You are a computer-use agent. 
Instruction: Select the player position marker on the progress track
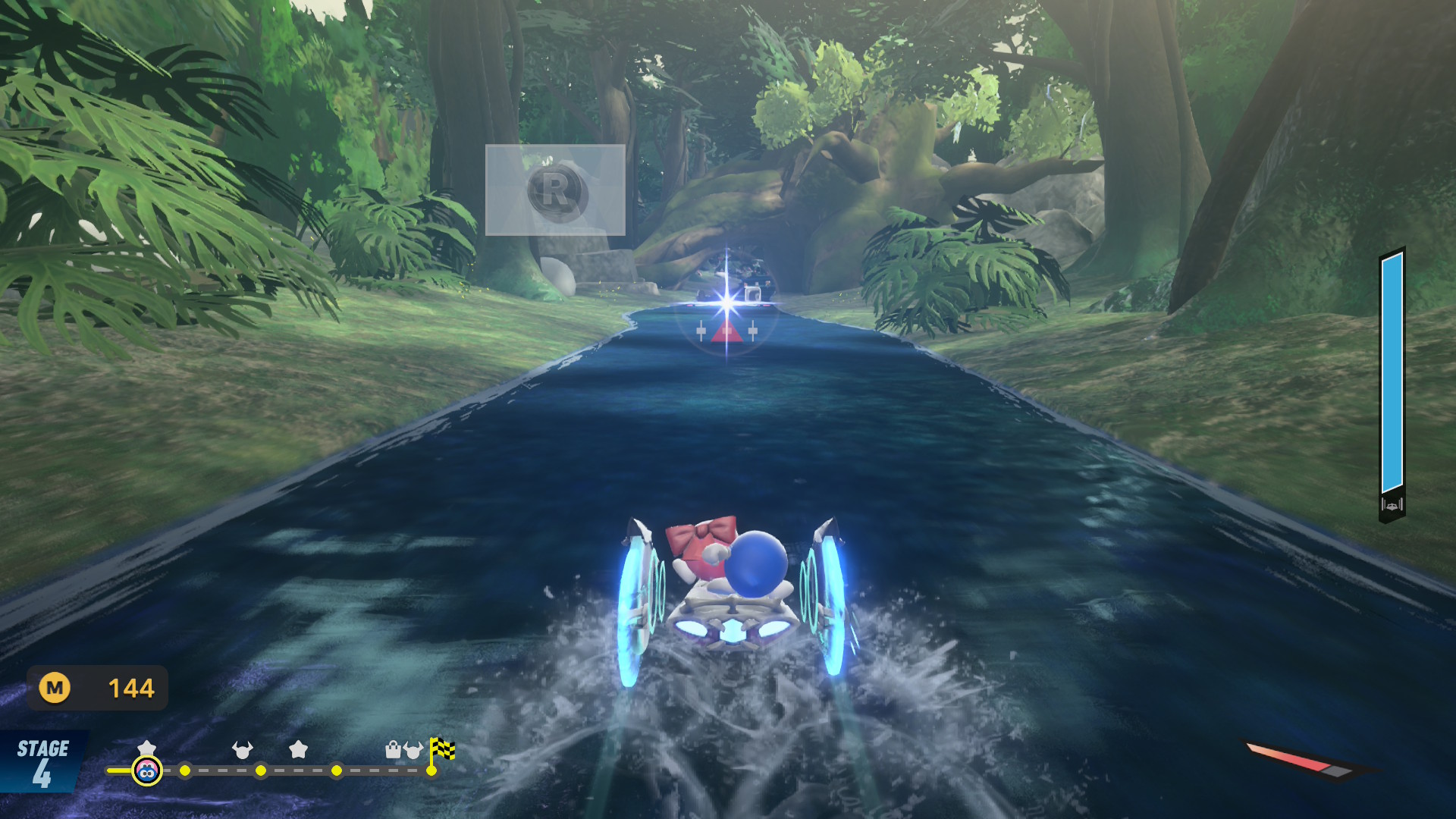tap(147, 771)
